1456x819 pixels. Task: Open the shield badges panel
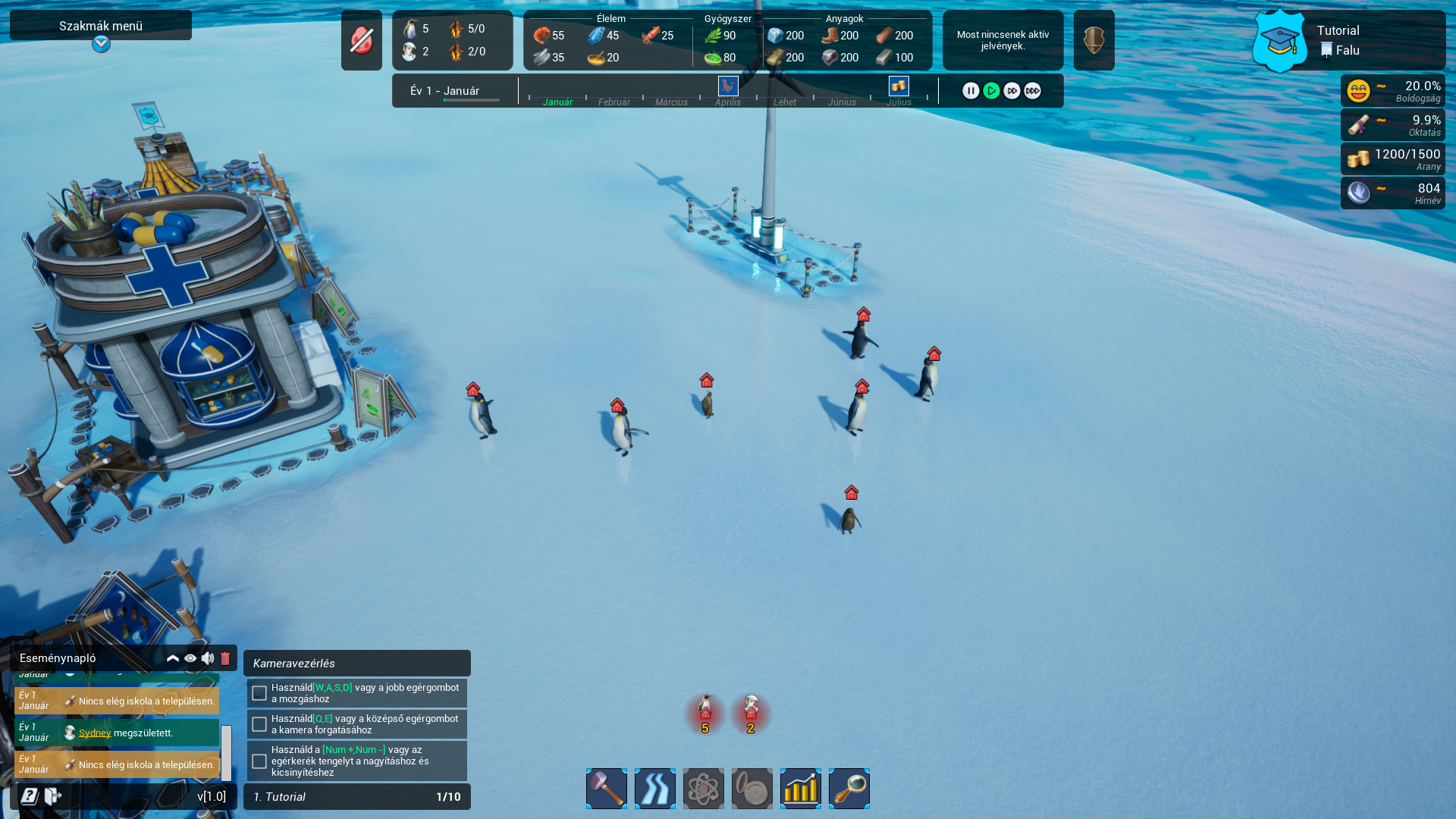(x=1094, y=40)
